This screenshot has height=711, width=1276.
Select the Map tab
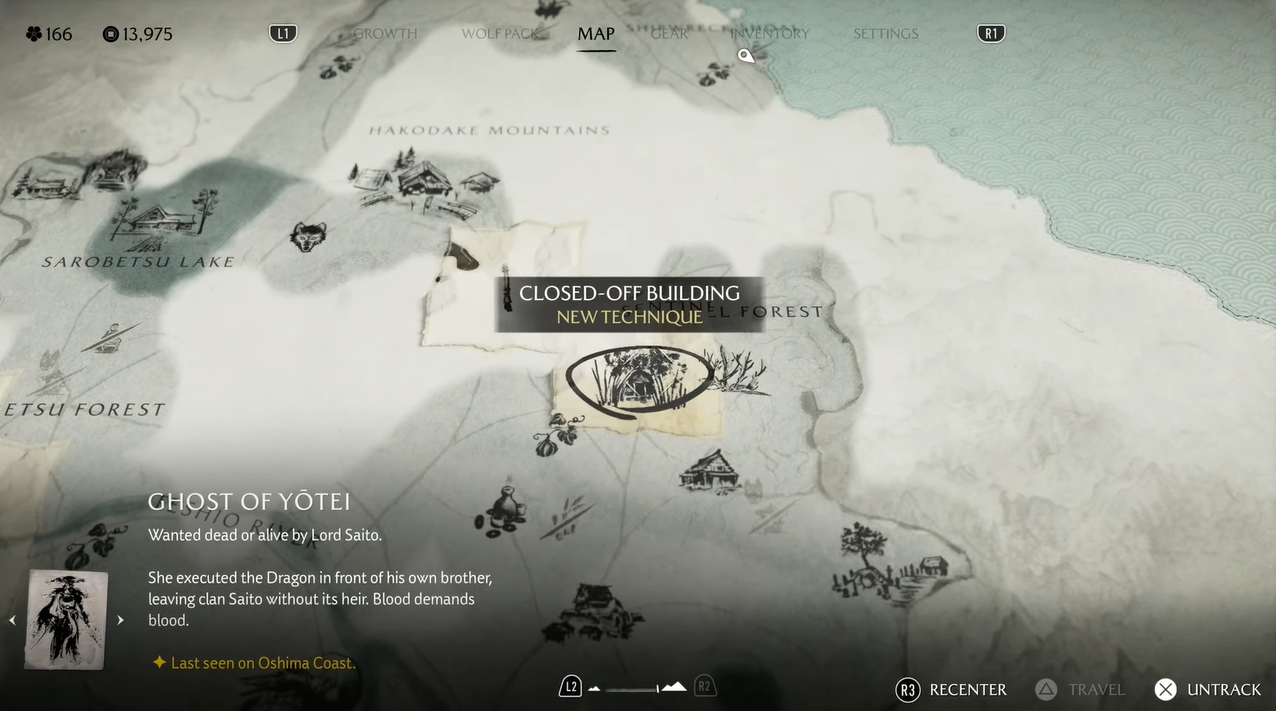click(596, 34)
